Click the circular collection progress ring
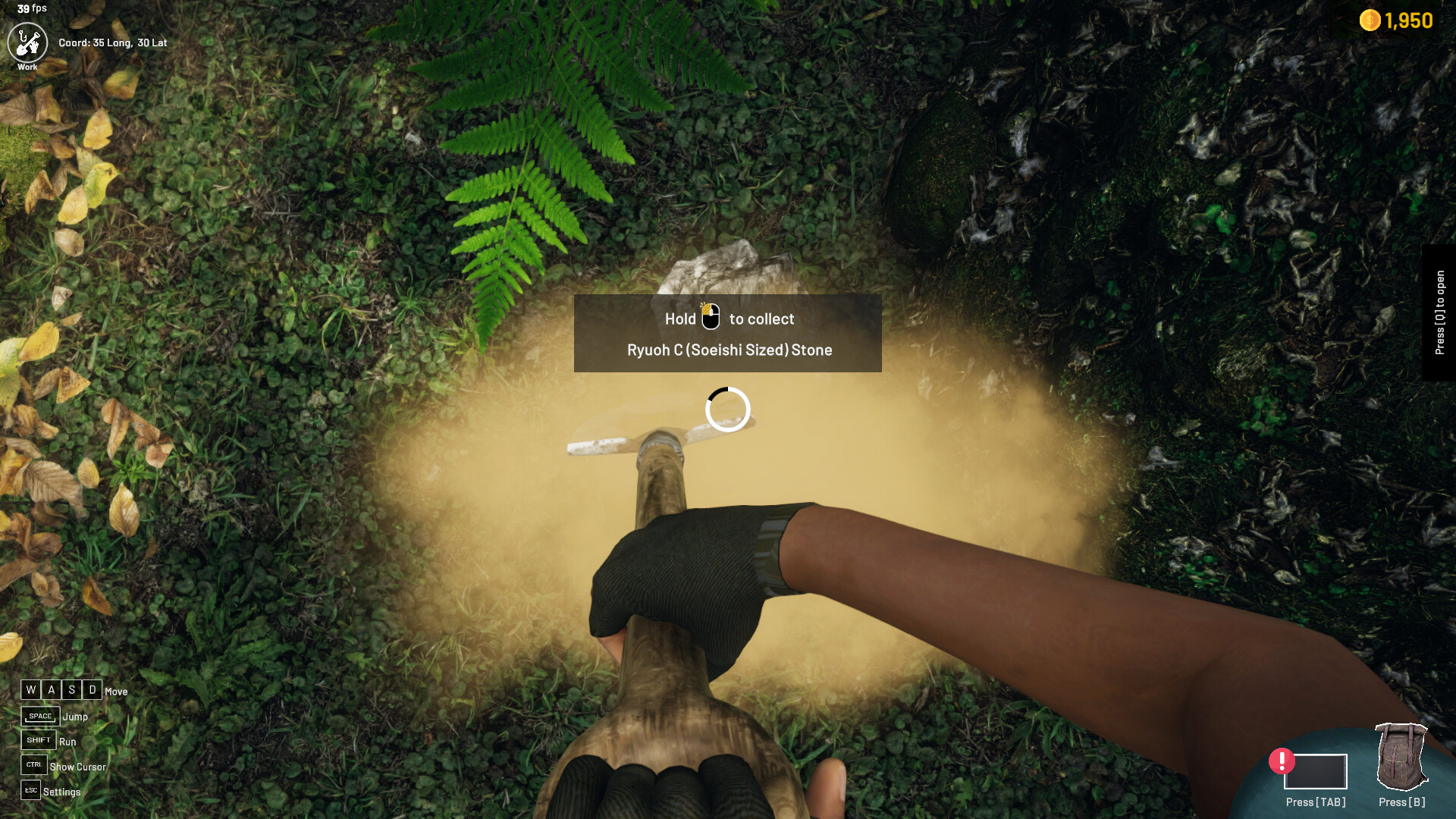 pos(727,409)
